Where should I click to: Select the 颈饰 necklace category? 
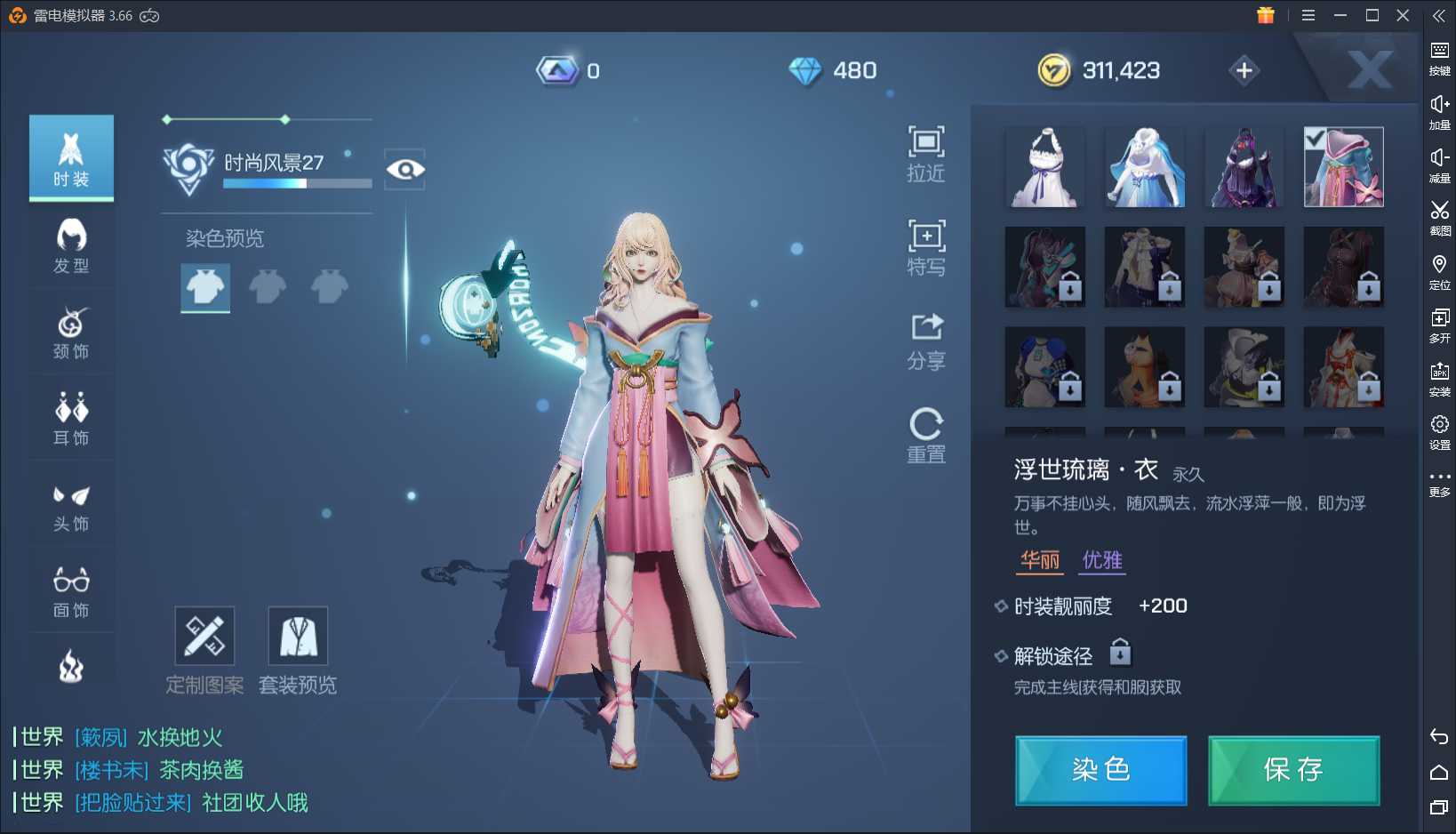tap(71, 333)
